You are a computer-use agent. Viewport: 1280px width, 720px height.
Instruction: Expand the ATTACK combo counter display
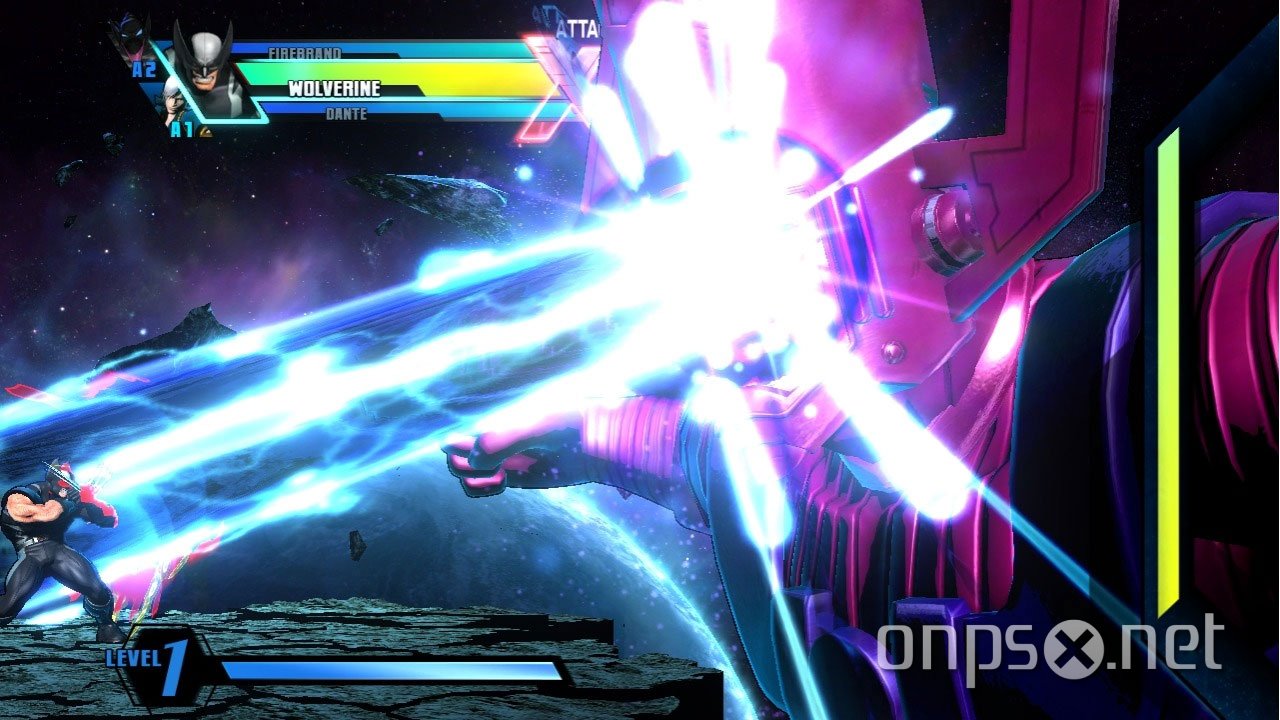(577, 27)
